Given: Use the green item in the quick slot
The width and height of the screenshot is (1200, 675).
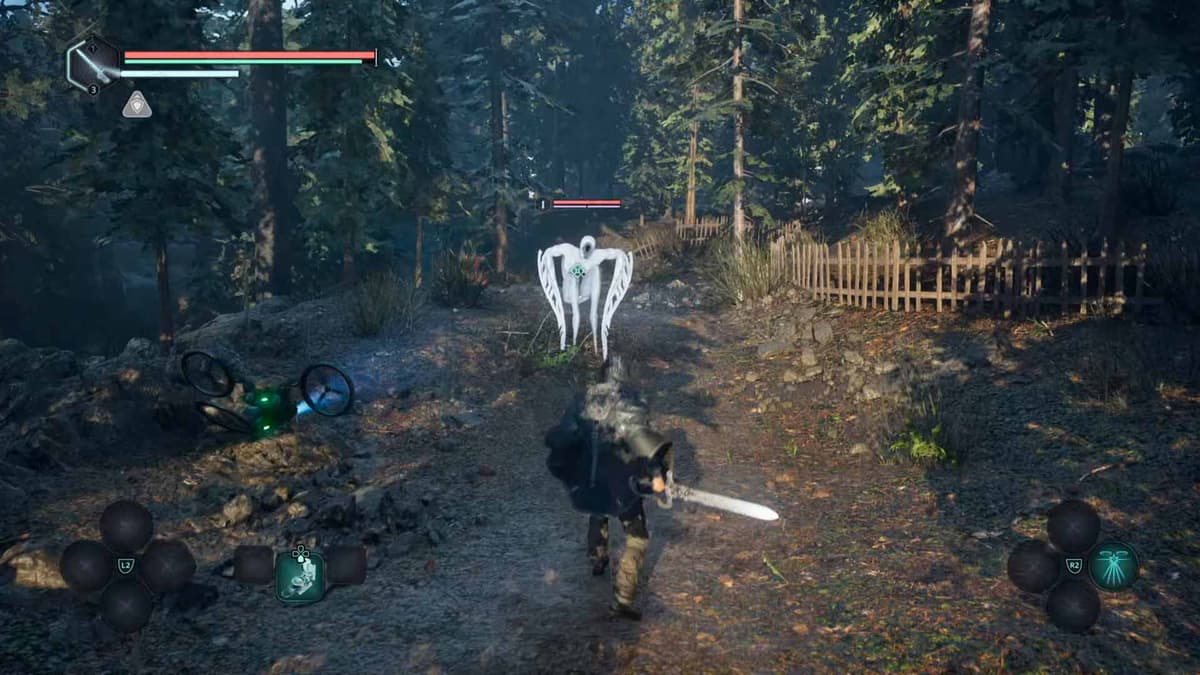Looking at the screenshot, I should [x=300, y=576].
